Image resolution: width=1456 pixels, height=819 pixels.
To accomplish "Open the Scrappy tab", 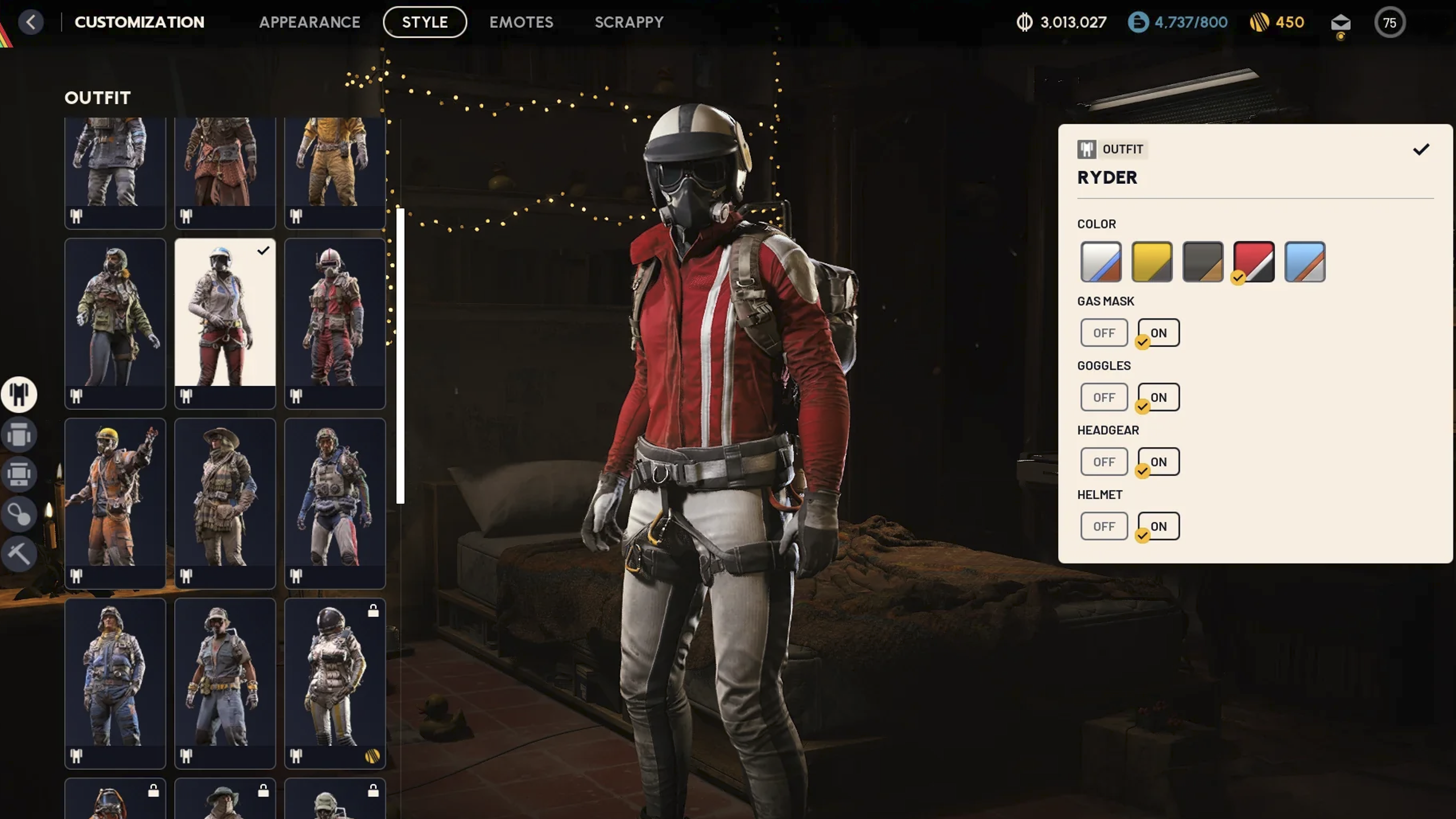I will [x=629, y=22].
